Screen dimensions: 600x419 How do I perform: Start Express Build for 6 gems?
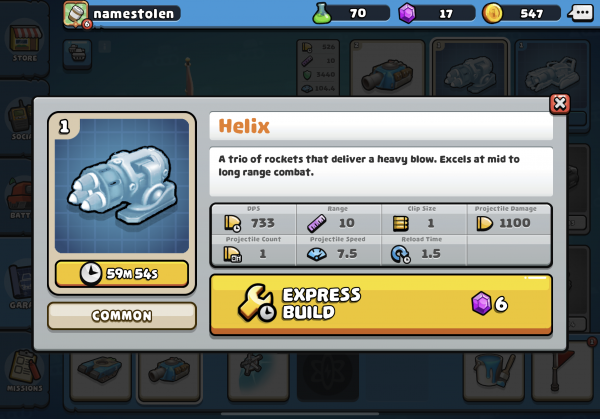point(381,304)
